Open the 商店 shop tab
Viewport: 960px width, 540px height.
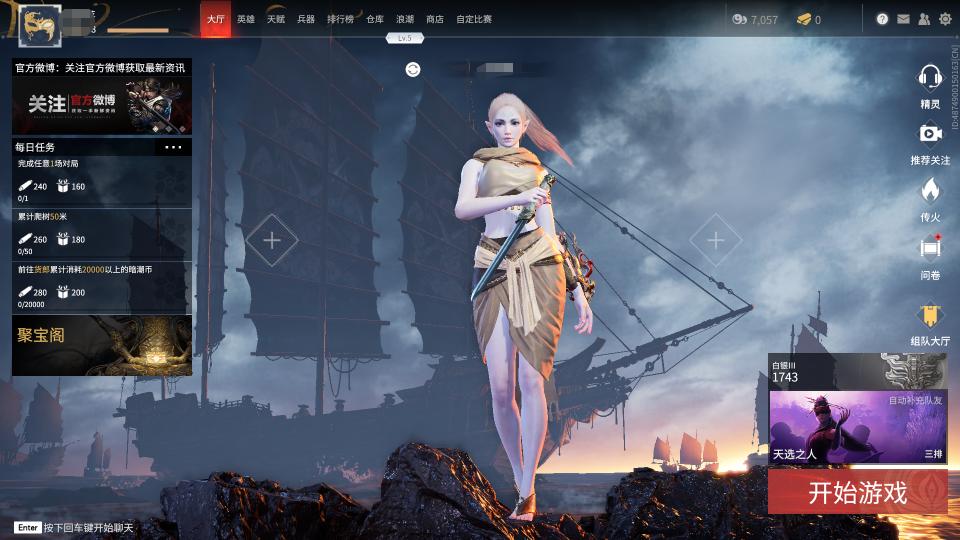pos(435,19)
